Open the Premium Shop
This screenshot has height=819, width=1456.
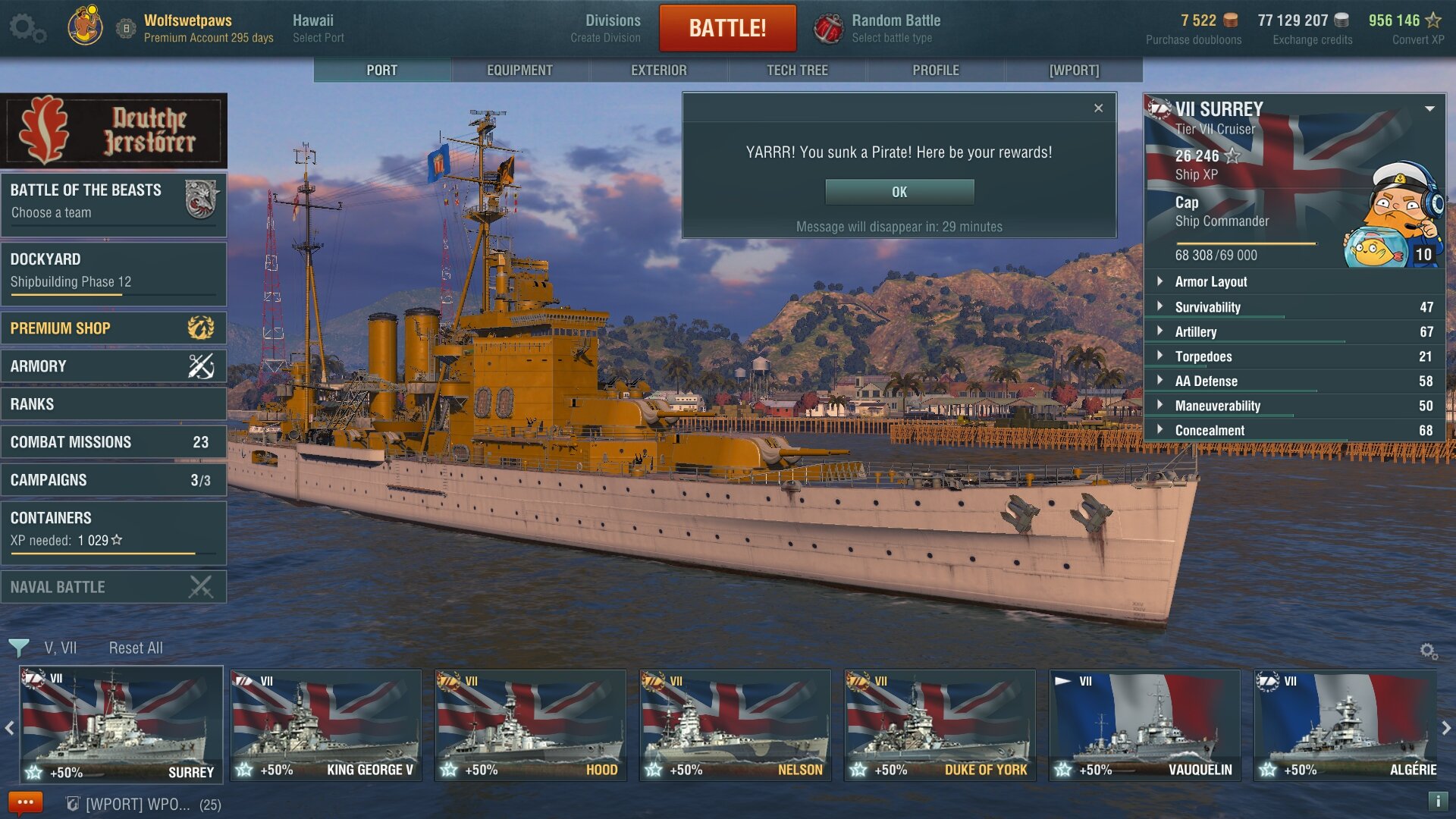click(114, 328)
